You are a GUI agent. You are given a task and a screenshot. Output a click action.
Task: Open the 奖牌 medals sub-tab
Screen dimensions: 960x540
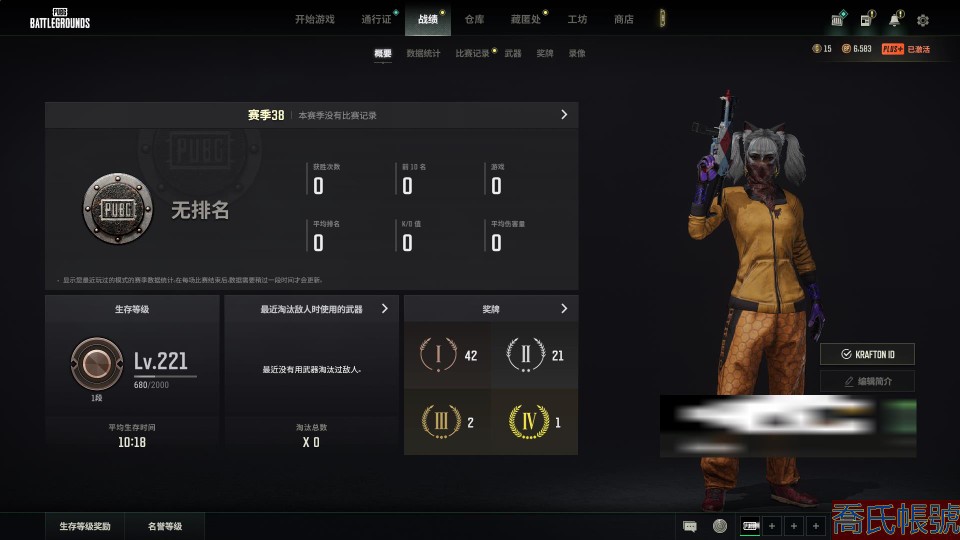click(x=544, y=54)
